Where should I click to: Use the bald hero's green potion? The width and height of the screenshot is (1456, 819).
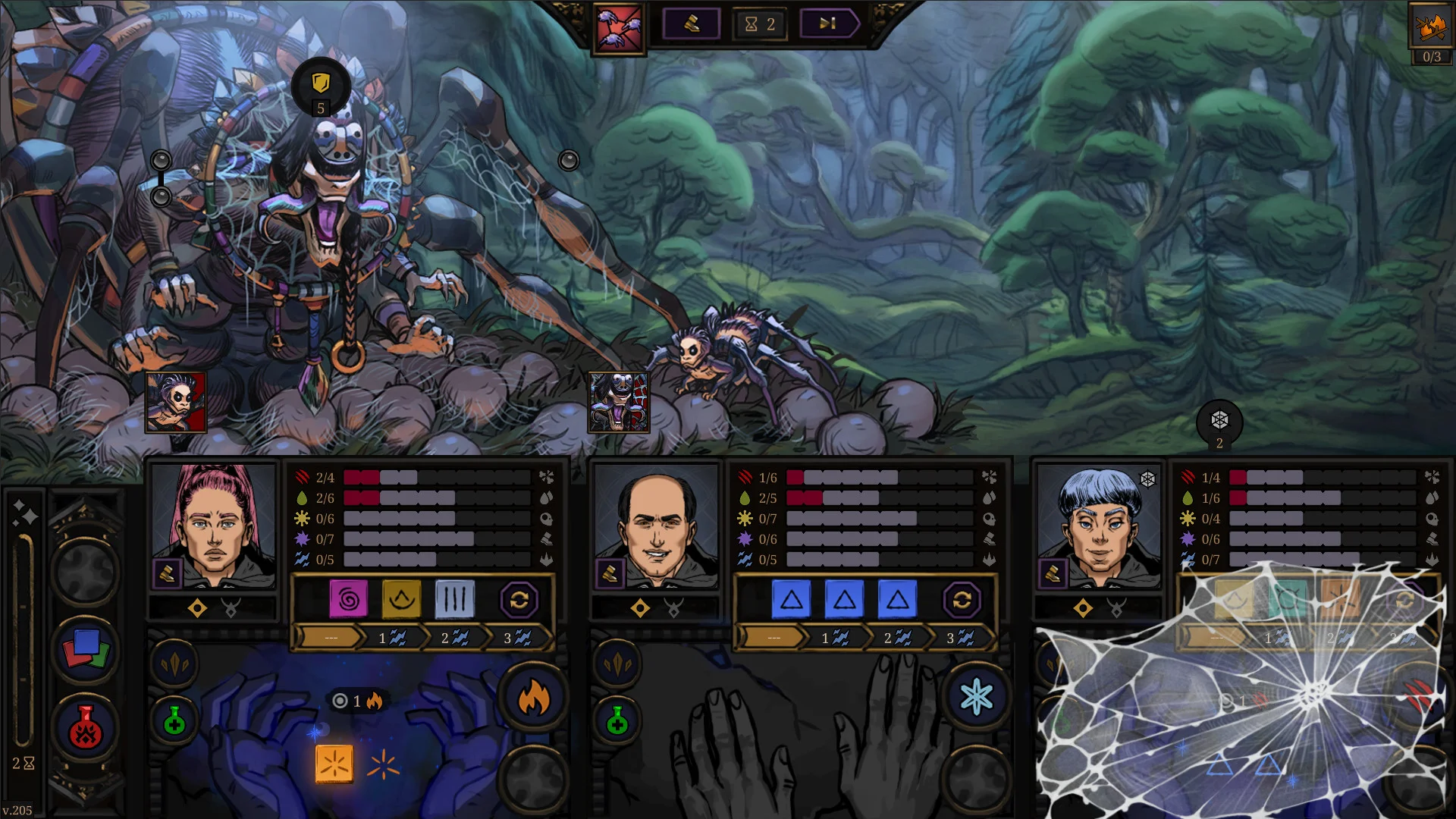pyautogui.click(x=617, y=721)
